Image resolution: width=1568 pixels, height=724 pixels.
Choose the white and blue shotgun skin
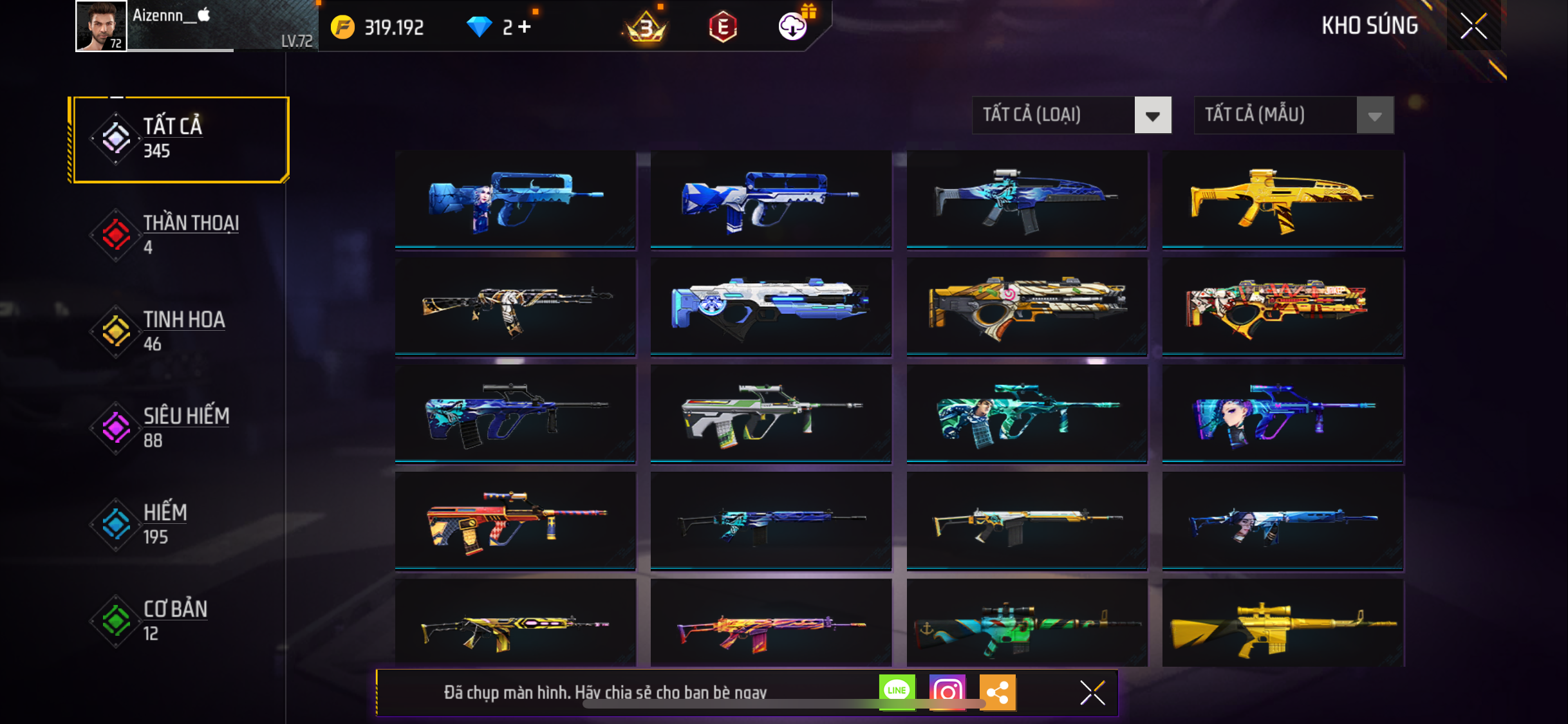click(x=770, y=306)
